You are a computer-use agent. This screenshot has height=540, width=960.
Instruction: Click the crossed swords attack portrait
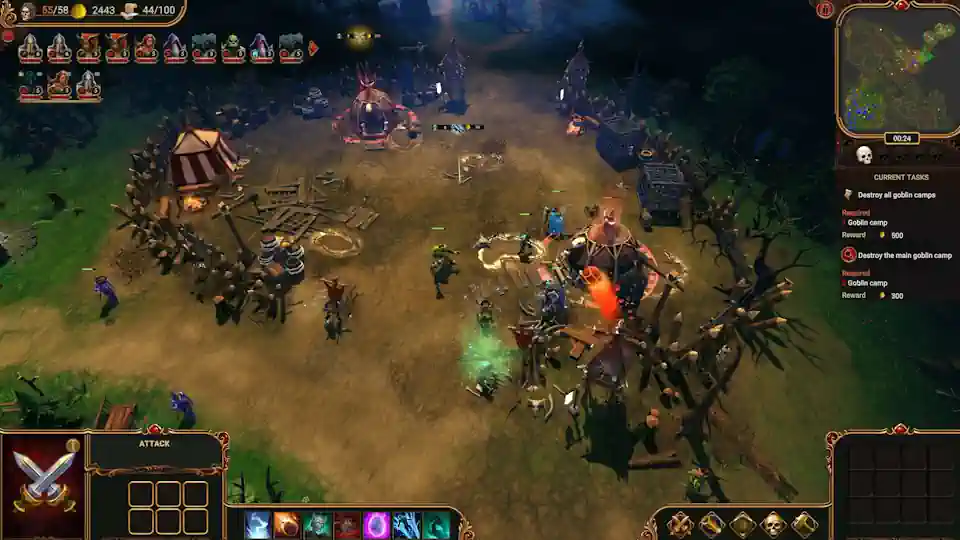point(45,479)
